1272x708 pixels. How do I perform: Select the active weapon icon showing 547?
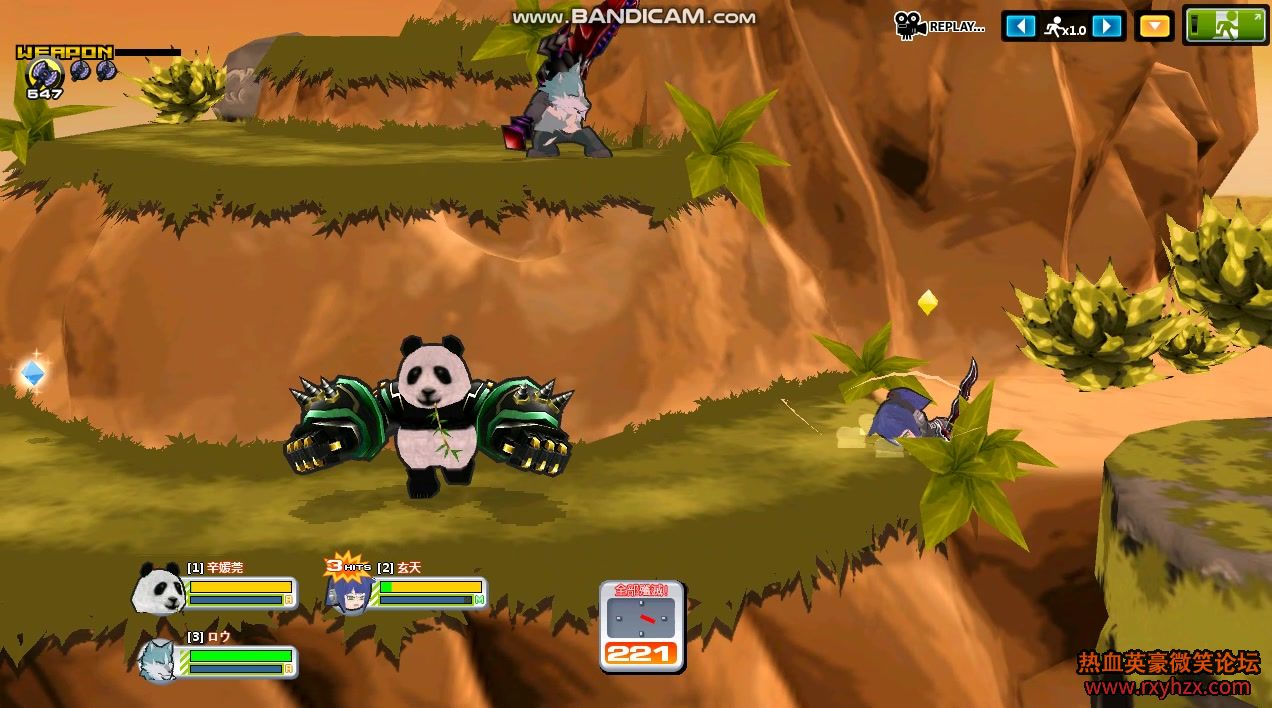(44, 72)
